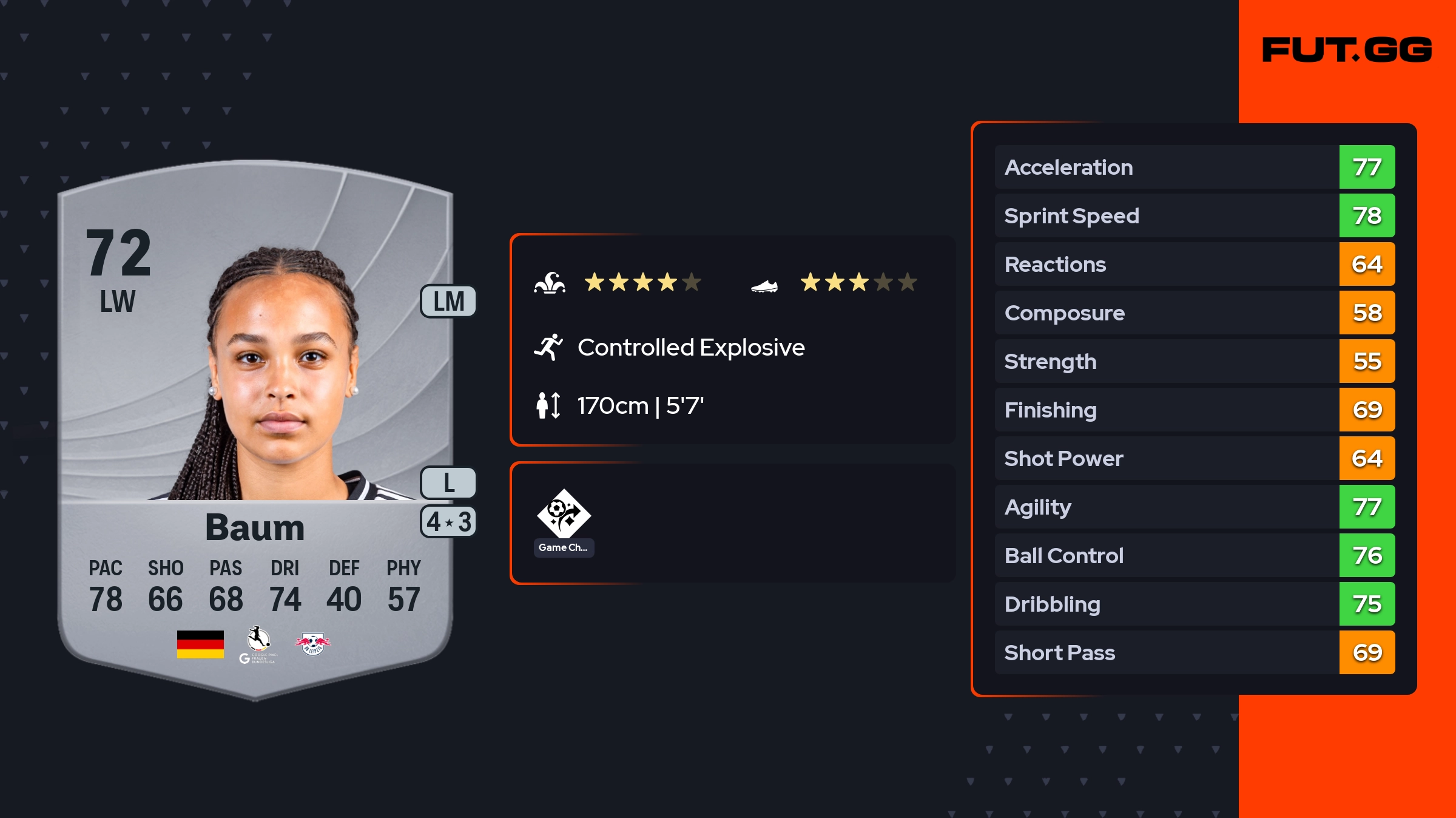Select the Acceleration stat row
This screenshot has width=1456, height=818.
1194,167
